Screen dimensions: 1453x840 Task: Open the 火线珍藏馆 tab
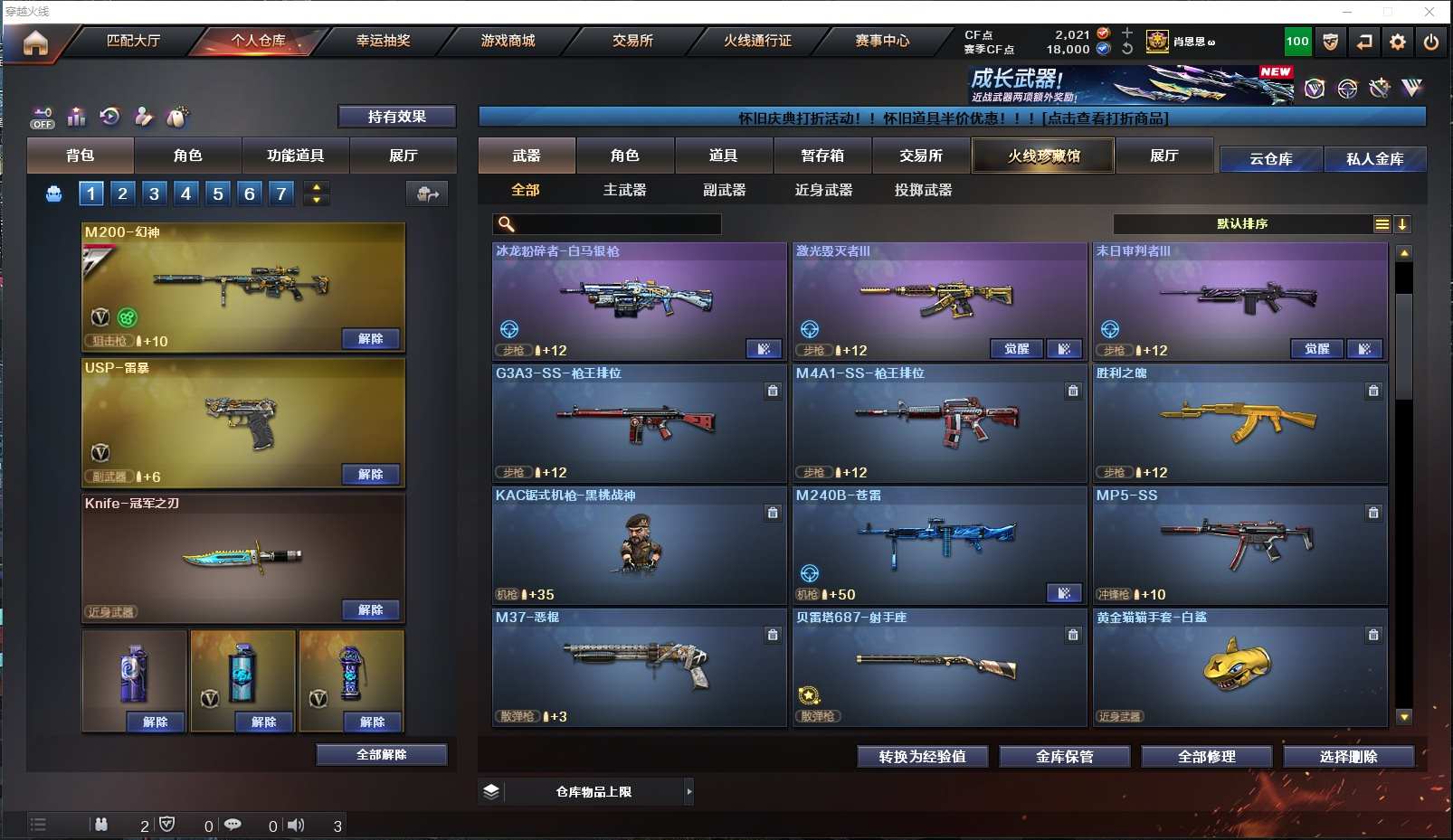pos(1043,156)
